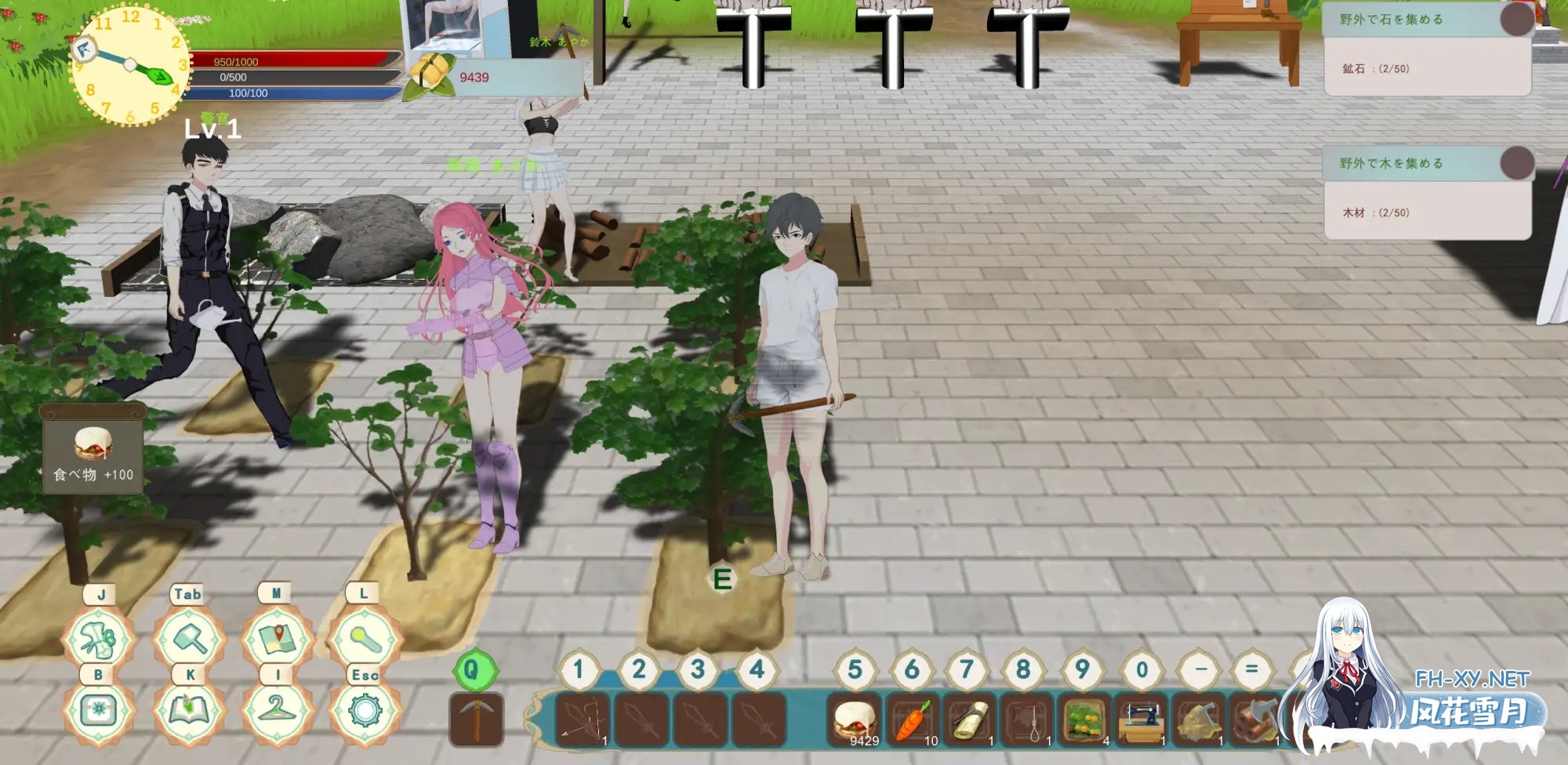Expand the 野外で木を集める quest panel

coord(1419,162)
